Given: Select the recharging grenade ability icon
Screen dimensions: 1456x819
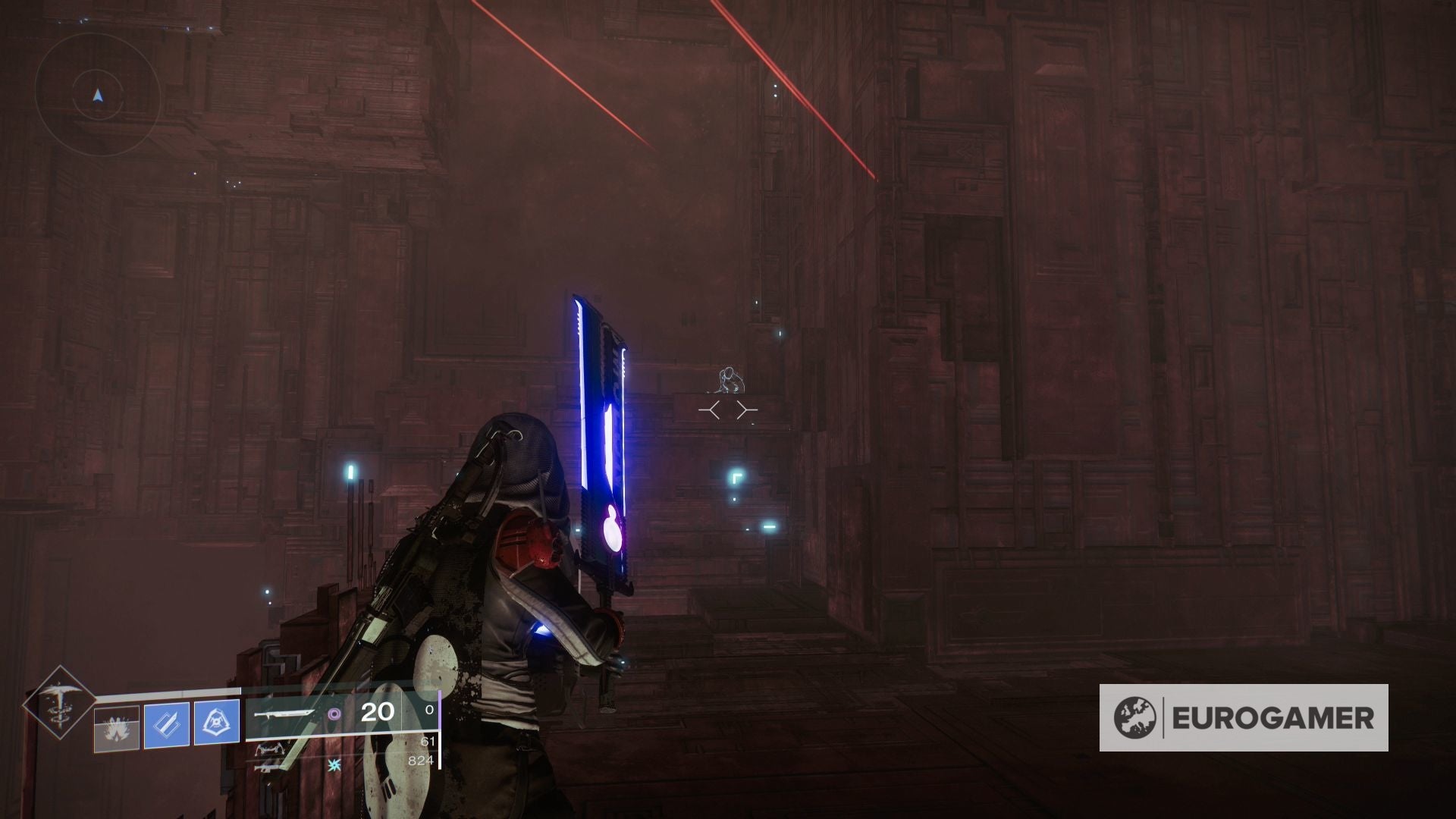Looking at the screenshot, I should pos(117,727).
